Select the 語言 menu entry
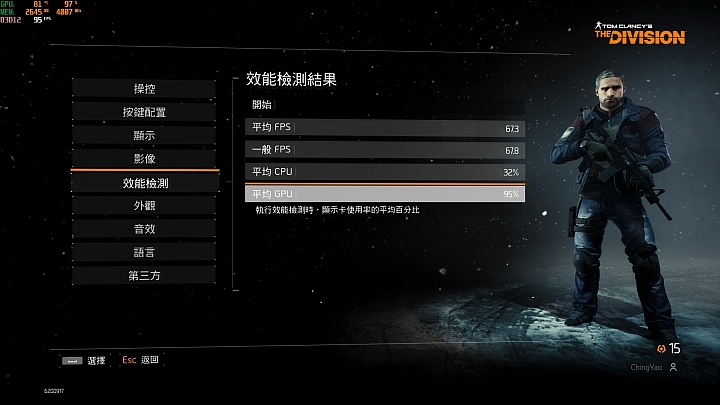Screen dimensions: 720x405 144,252
